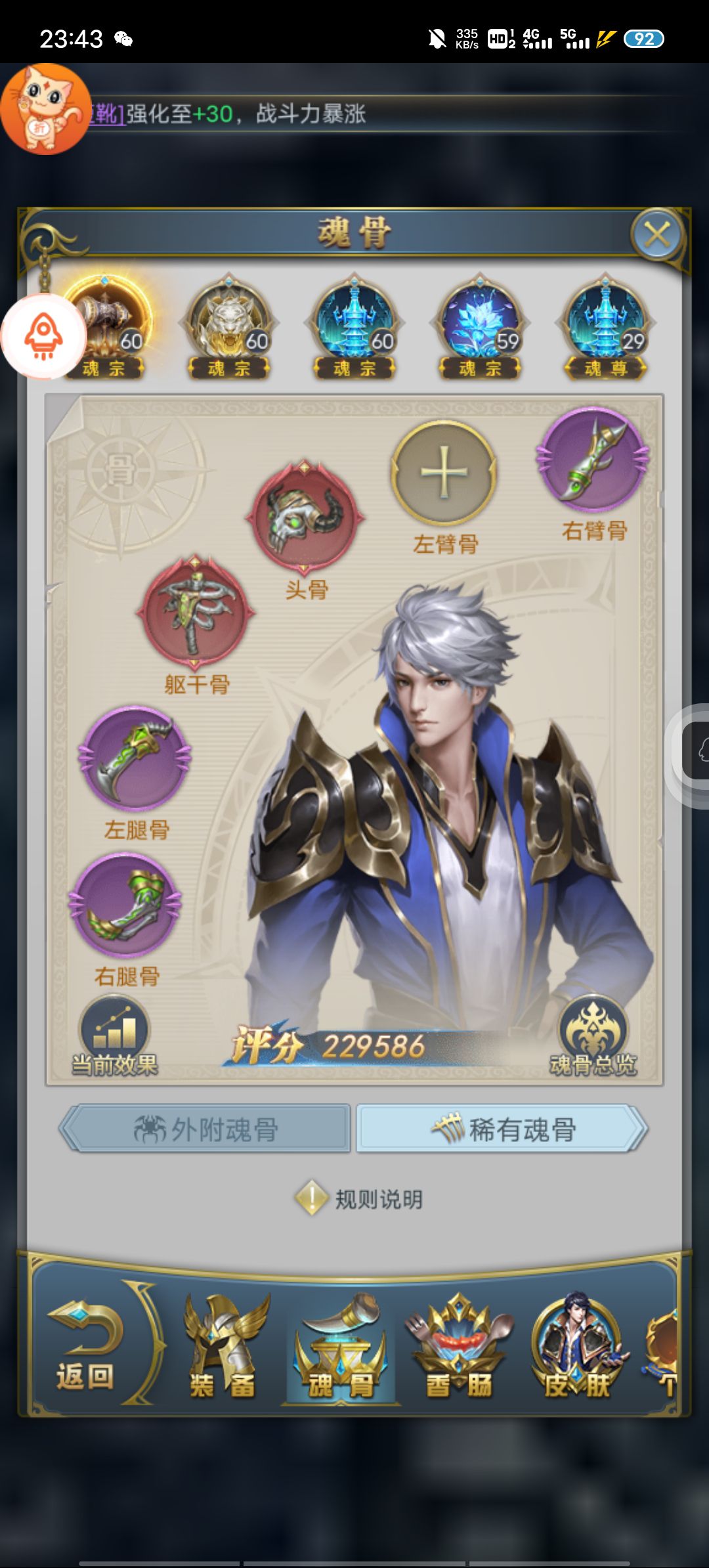View 规则说明 rules explanation
709x1568 pixels.
pos(358,1199)
